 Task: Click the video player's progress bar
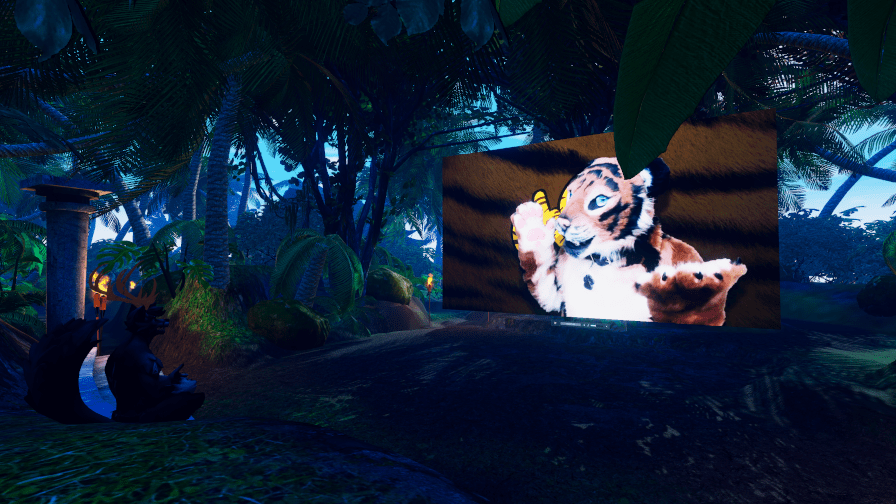click(x=570, y=324)
